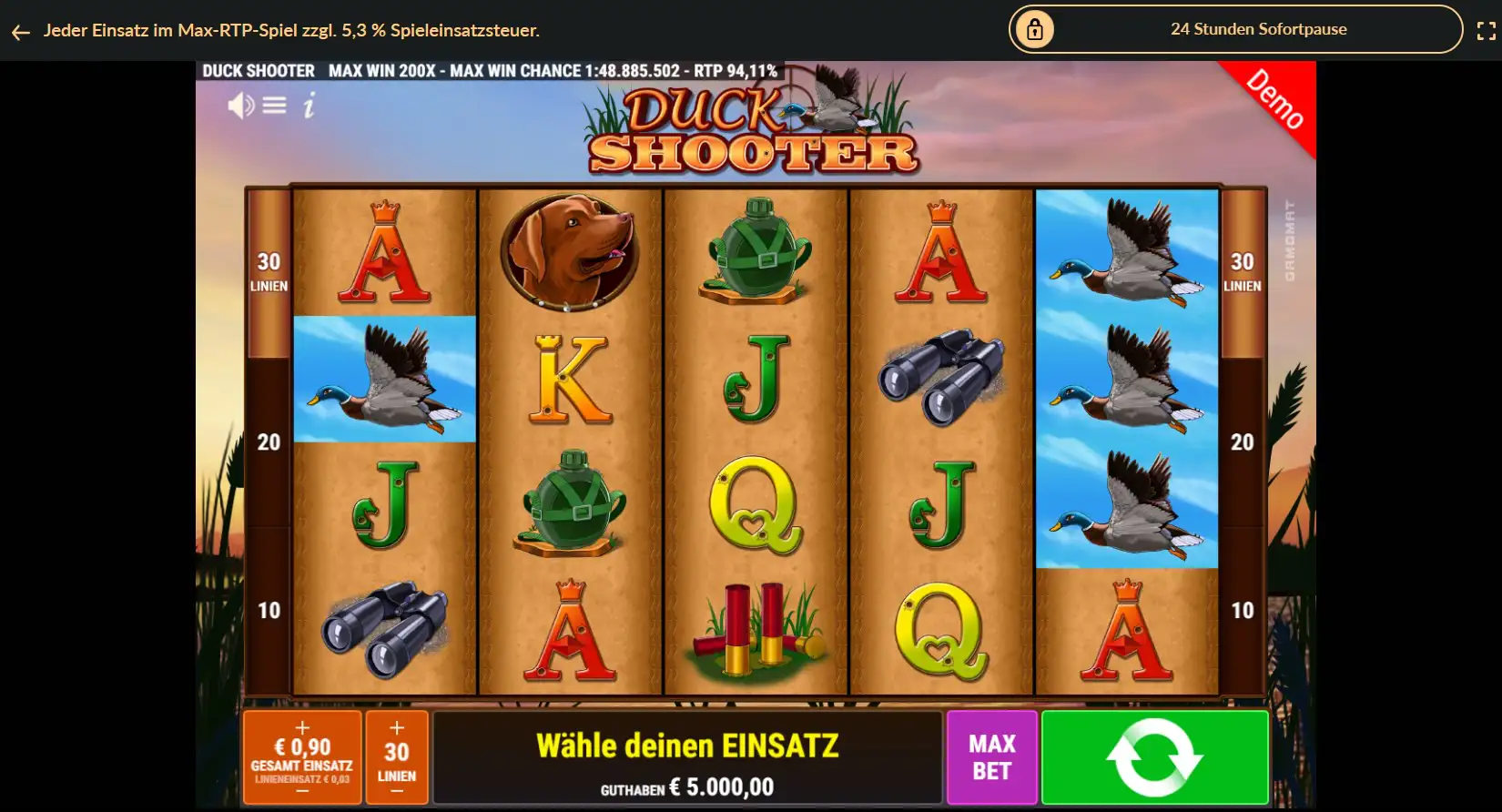This screenshot has height=812, width=1502.
Task: Decrease total bet with the minus stepper
Action: pos(302,790)
